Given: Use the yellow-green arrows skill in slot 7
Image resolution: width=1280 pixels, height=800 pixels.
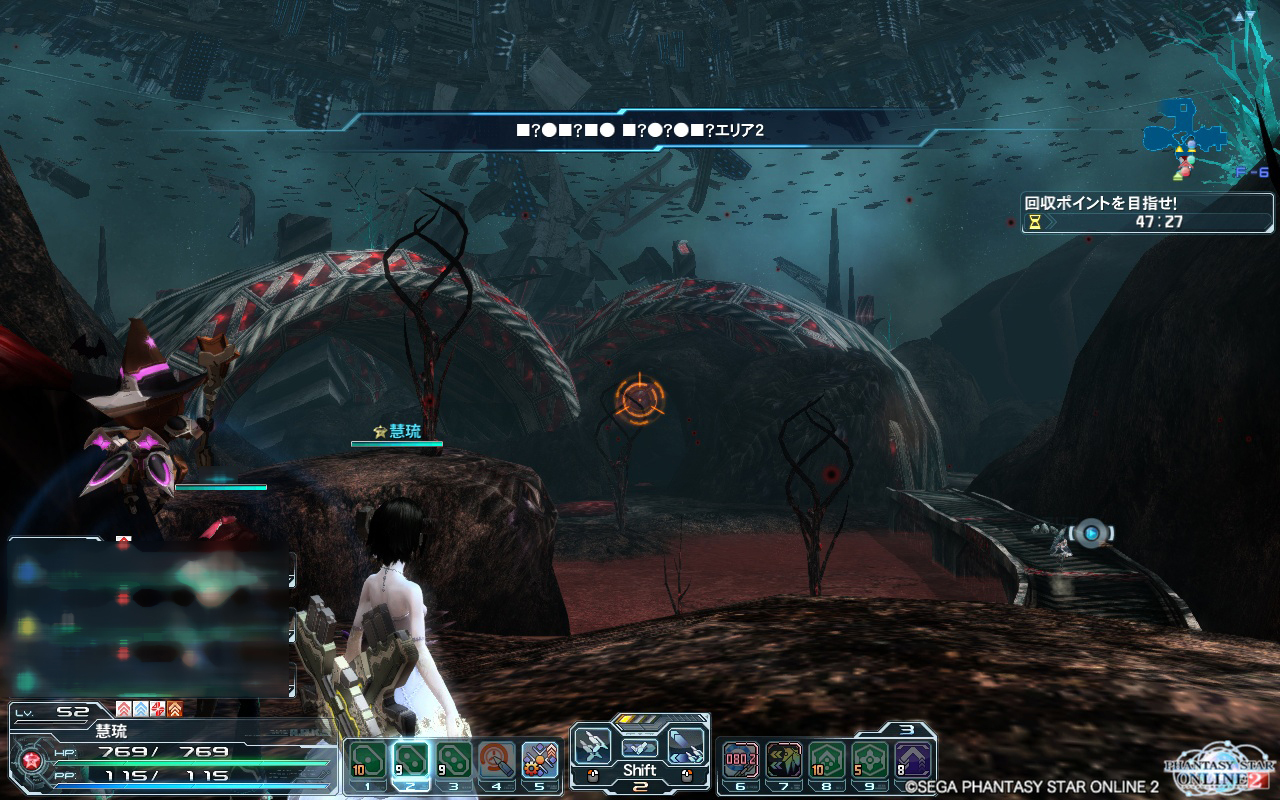Looking at the screenshot, I should 783,760.
